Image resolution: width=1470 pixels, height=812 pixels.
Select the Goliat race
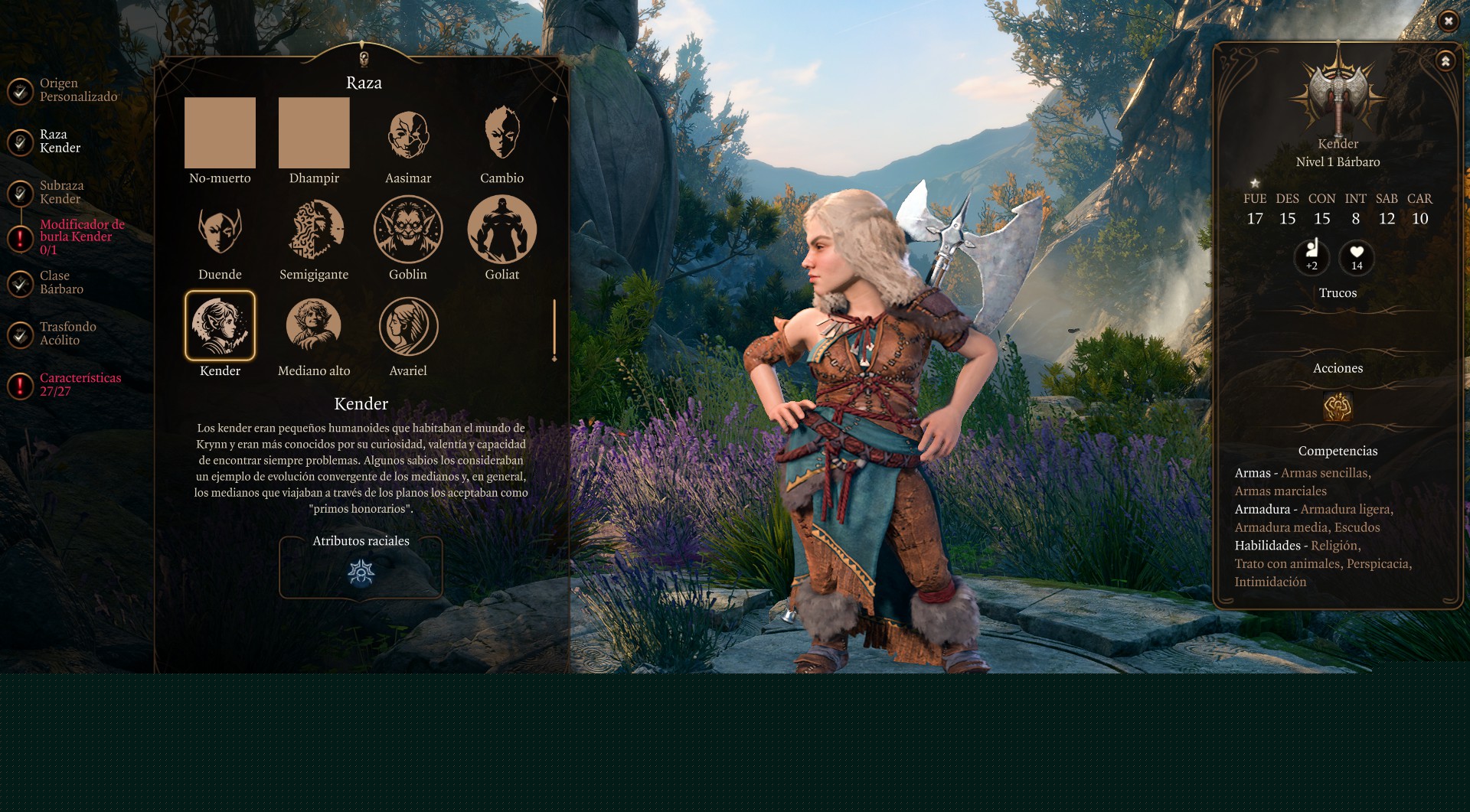502,230
